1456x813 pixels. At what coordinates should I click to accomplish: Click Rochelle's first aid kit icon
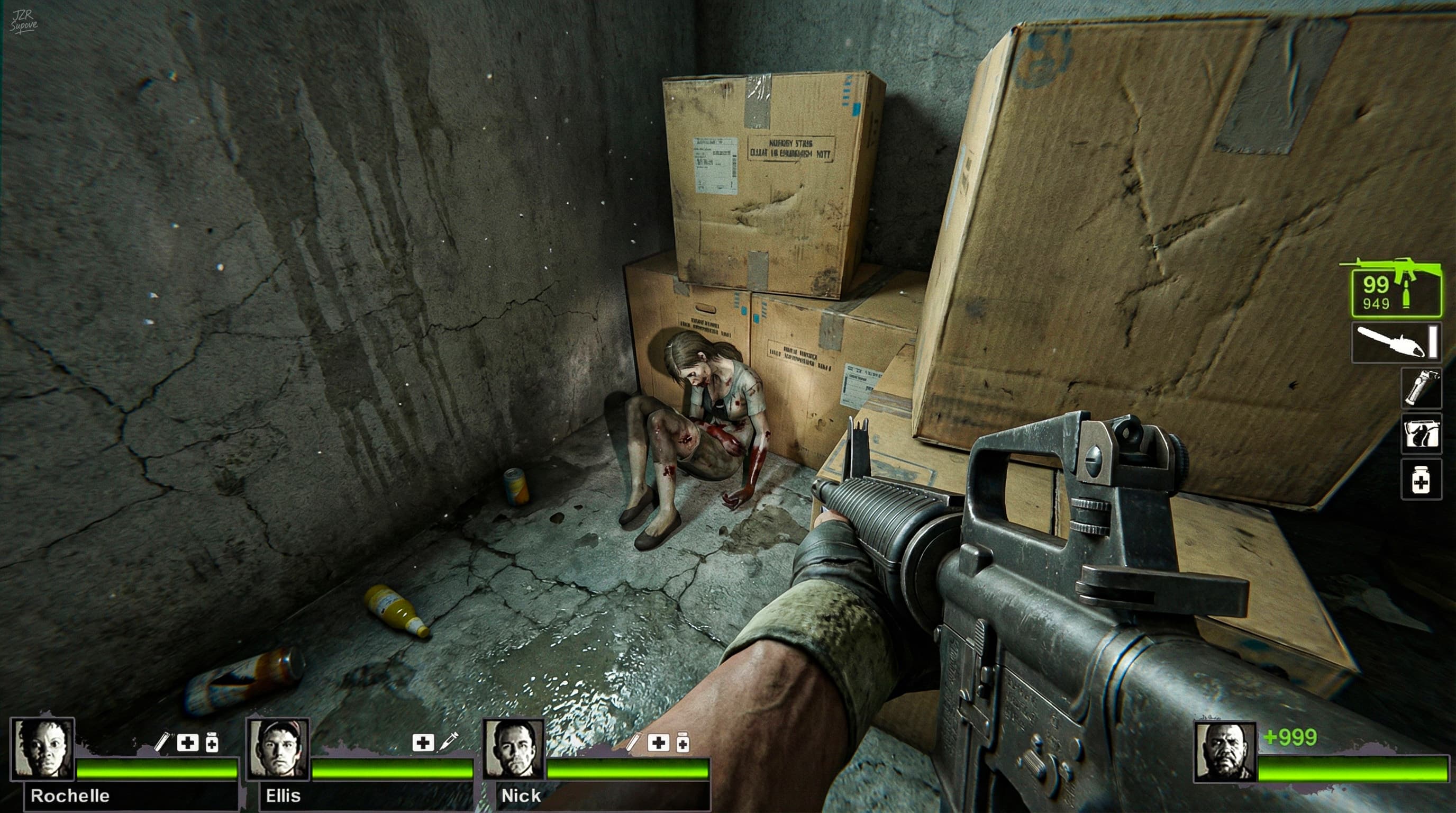(x=188, y=742)
